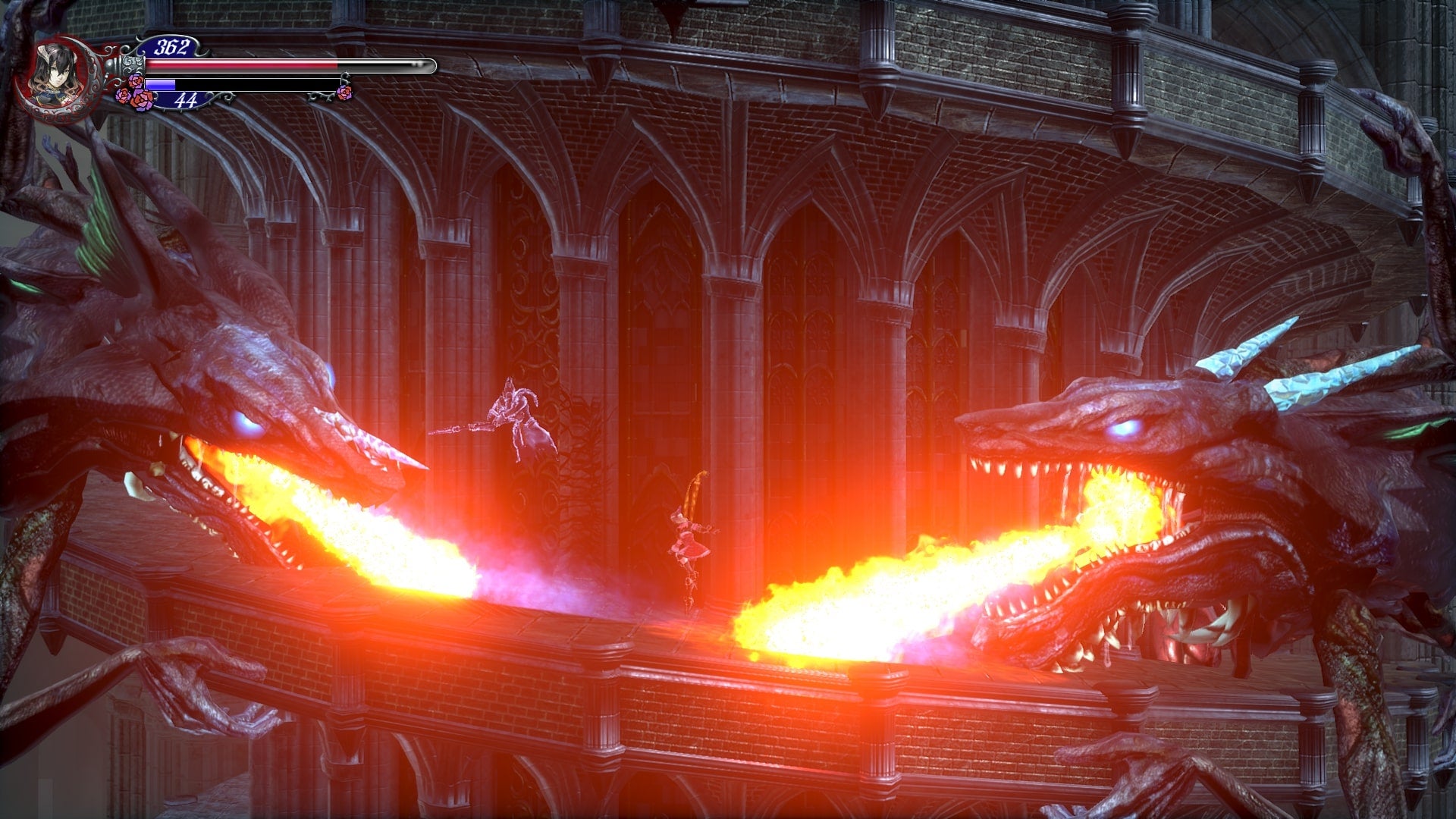Image resolution: width=1456 pixels, height=819 pixels.
Task: Click the small pink rose above the rose cluster
Action: pyautogui.click(x=135, y=79)
